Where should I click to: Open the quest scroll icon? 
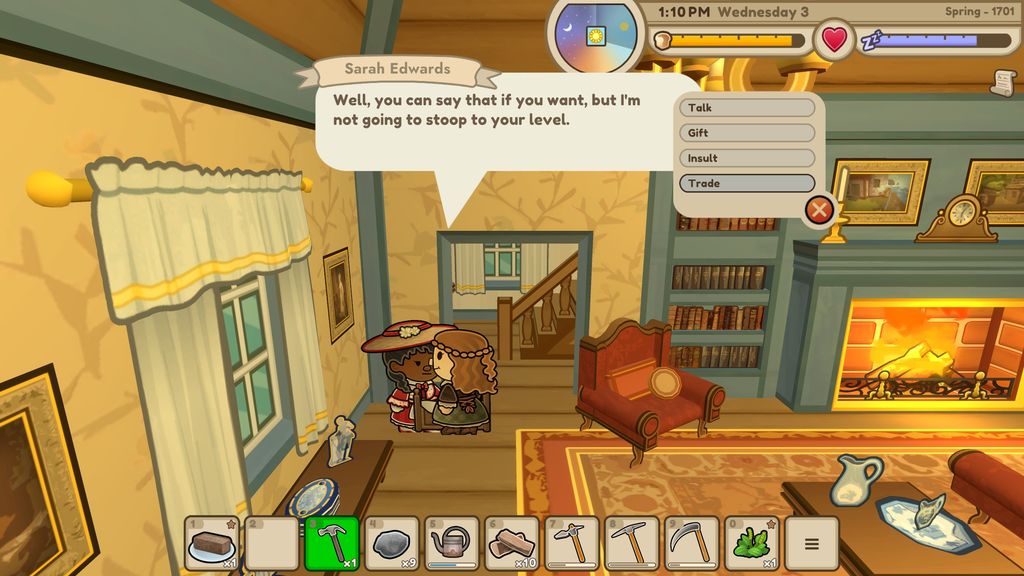click(x=1002, y=84)
